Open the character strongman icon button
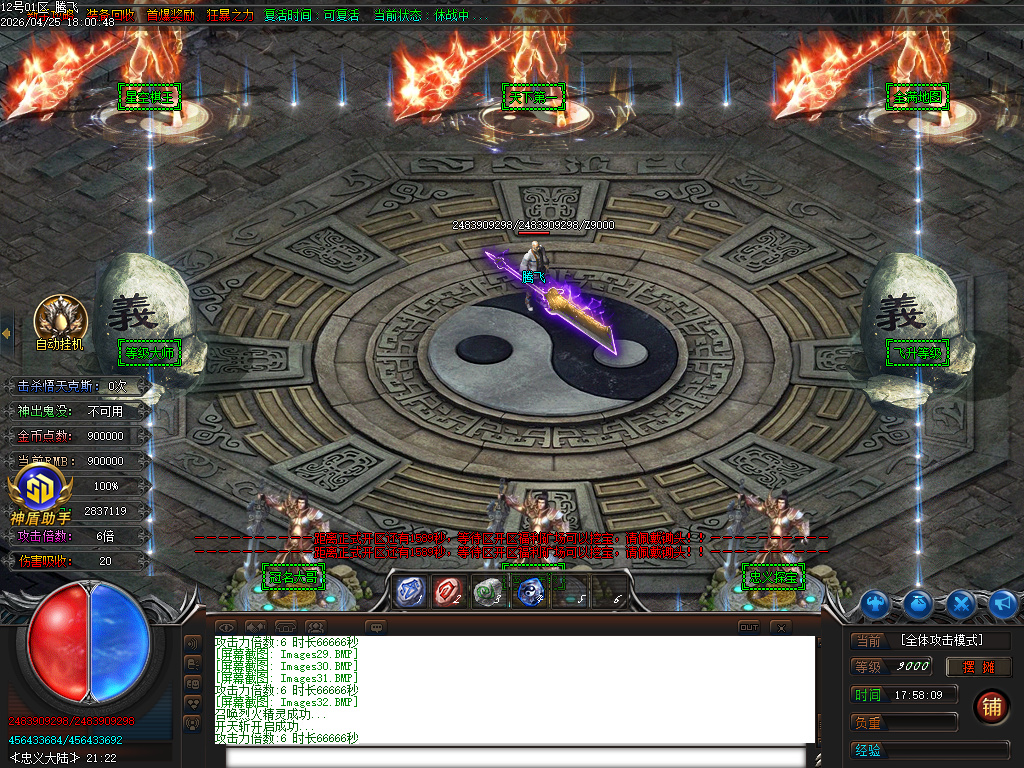This screenshot has width=1024, height=768. pyautogui.click(x=876, y=603)
